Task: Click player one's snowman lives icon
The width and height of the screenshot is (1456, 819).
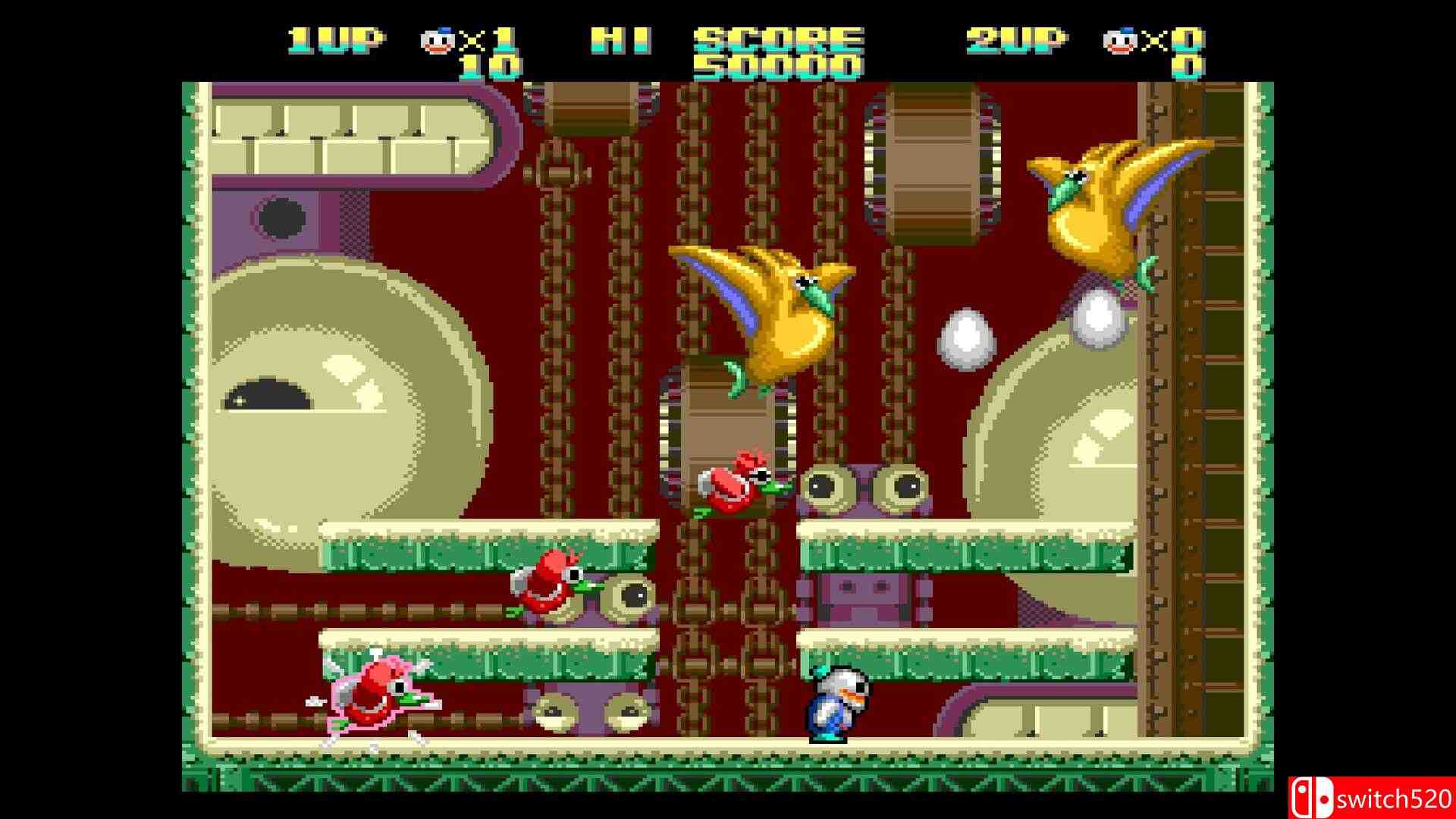Action: point(437,40)
